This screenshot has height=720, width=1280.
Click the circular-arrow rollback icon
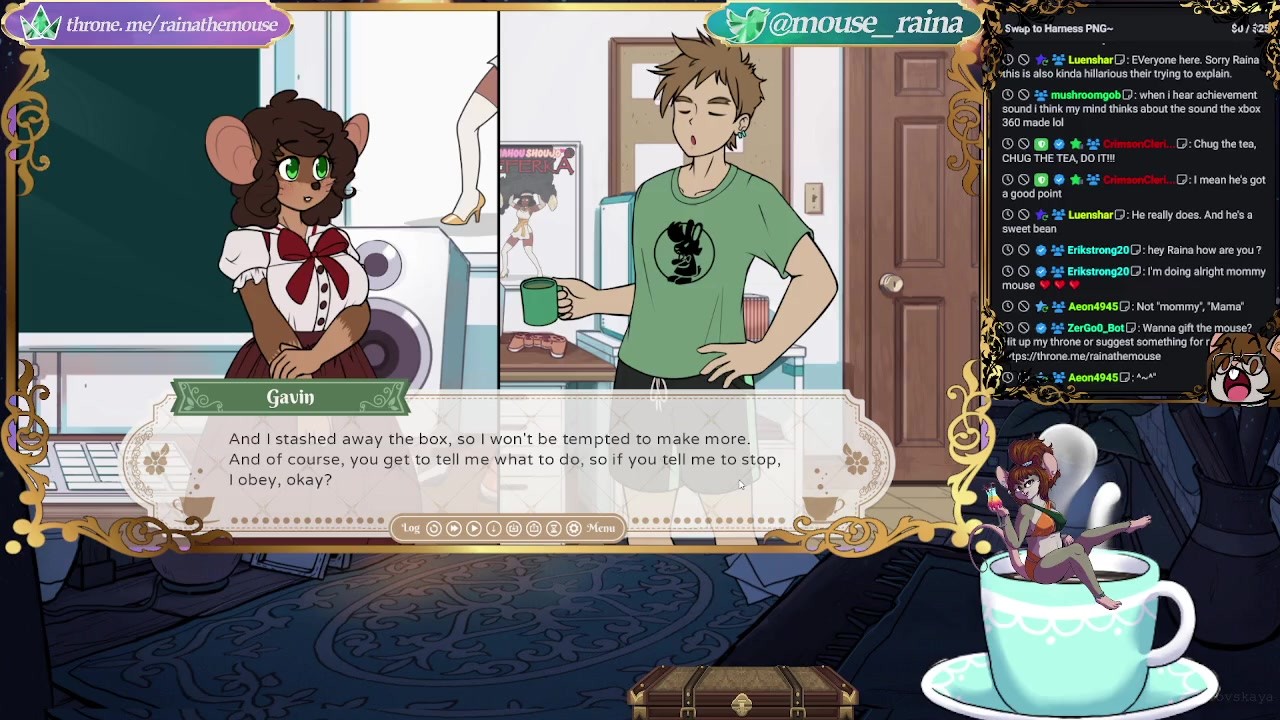434,528
